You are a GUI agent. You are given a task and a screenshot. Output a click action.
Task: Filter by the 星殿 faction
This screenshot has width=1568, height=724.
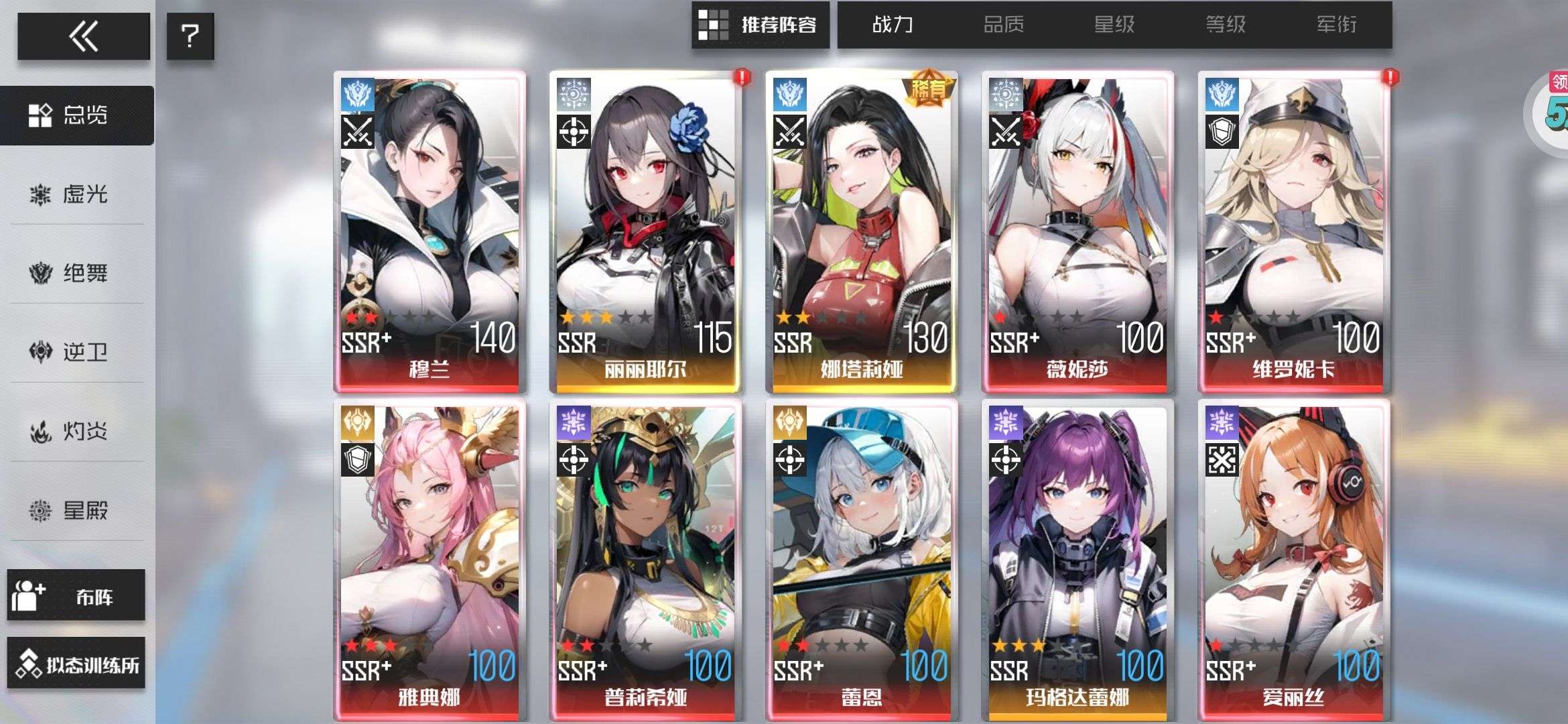77,511
